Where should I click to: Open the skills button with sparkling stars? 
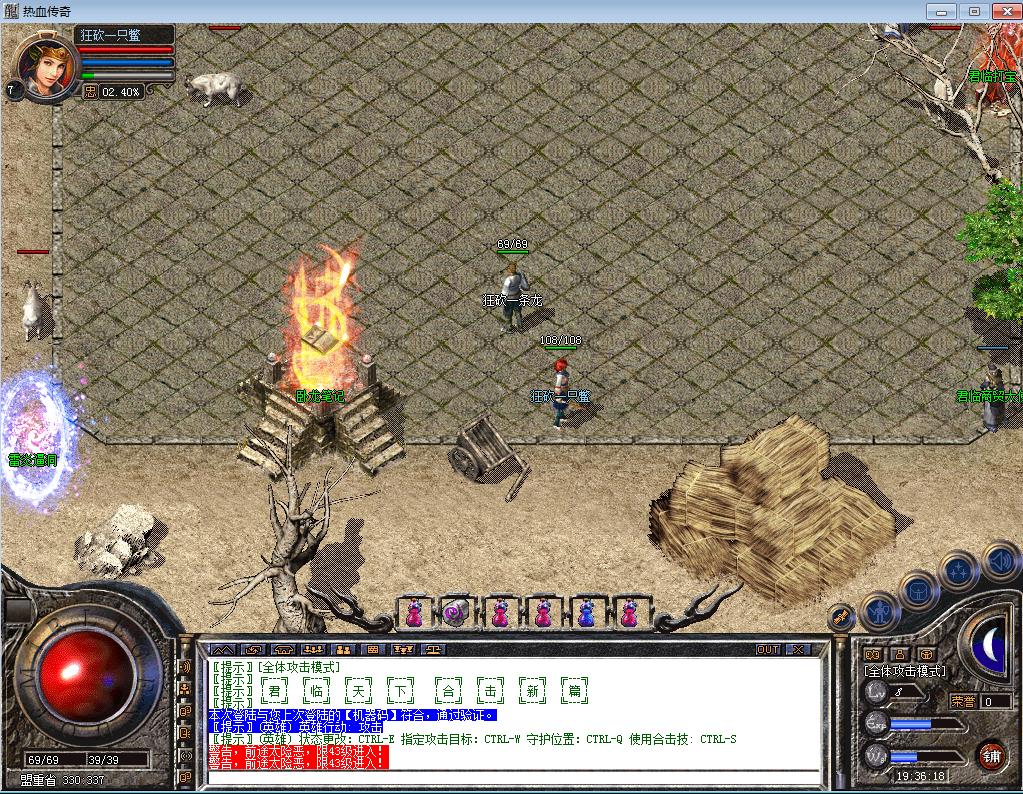pyautogui.click(x=958, y=572)
